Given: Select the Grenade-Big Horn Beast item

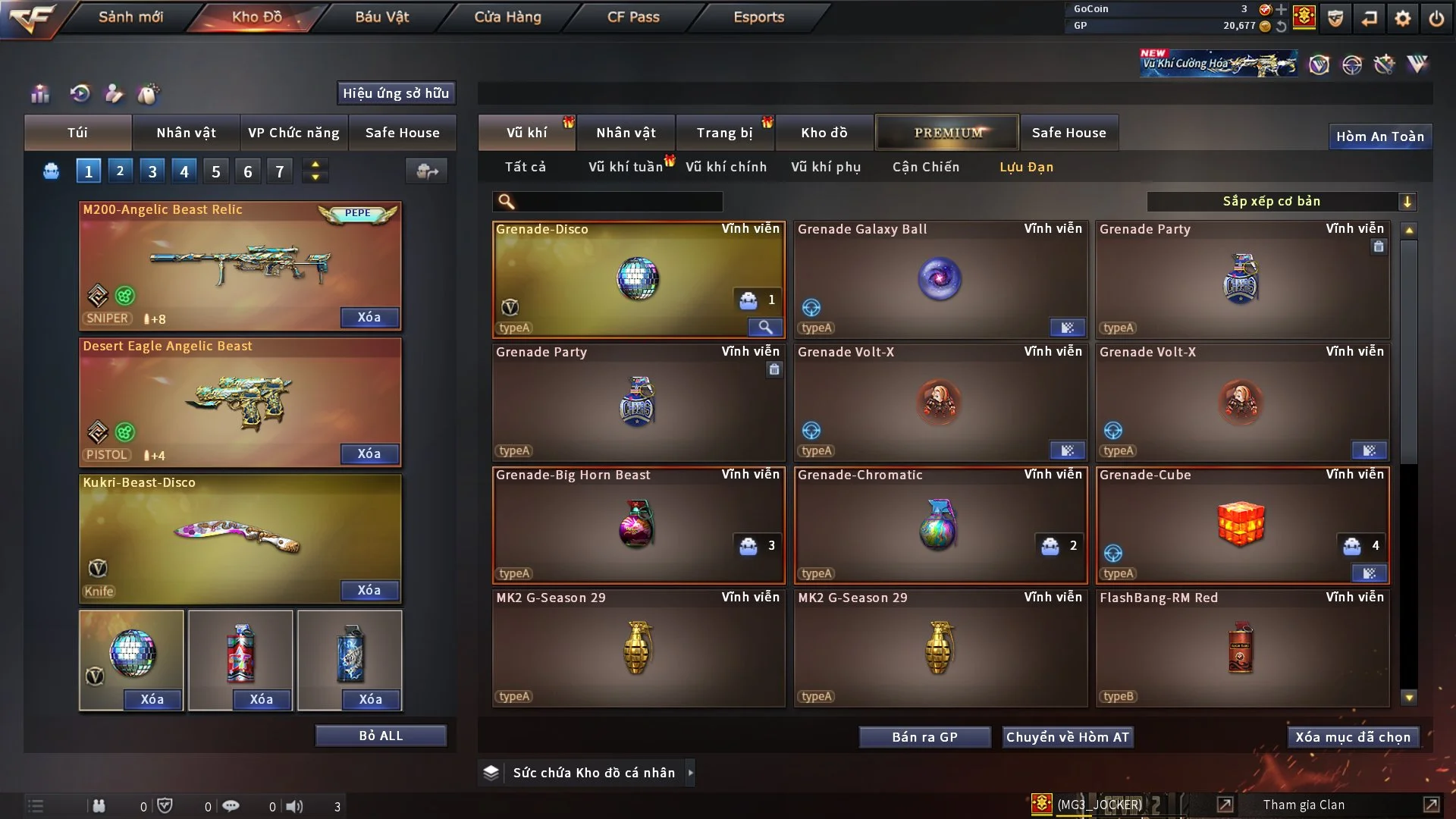Looking at the screenshot, I should (x=638, y=525).
